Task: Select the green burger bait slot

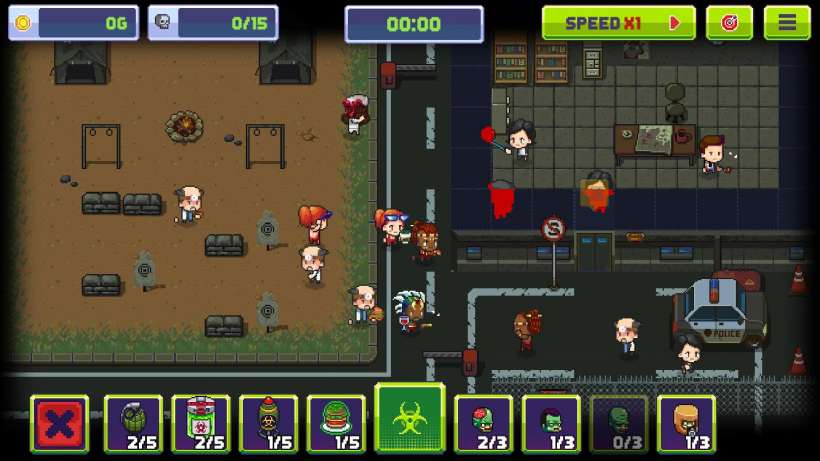Action: click(x=336, y=423)
